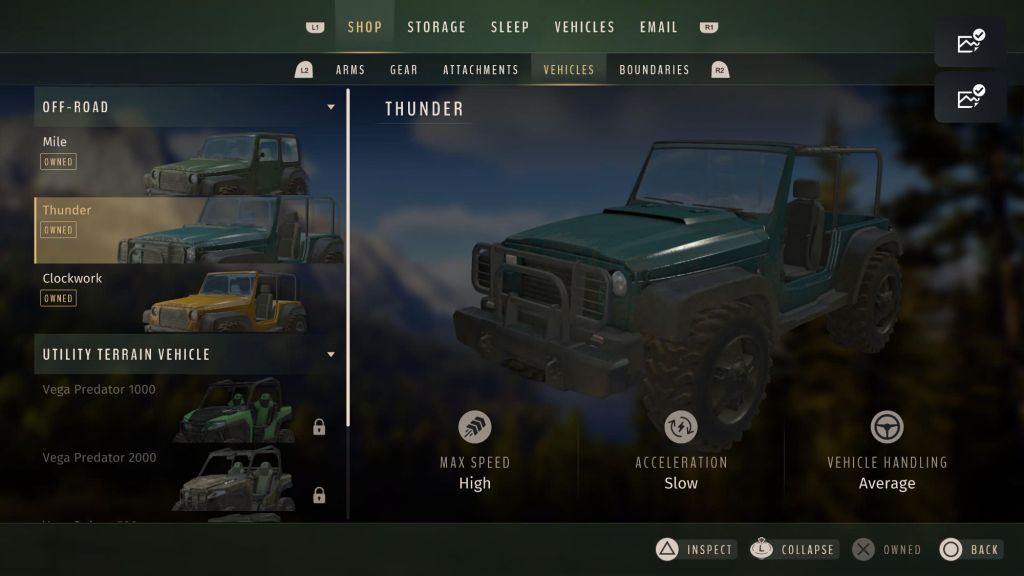Switch to the Gear category
Viewport: 1024px width, 576px height.
click(x=404, y=70)
